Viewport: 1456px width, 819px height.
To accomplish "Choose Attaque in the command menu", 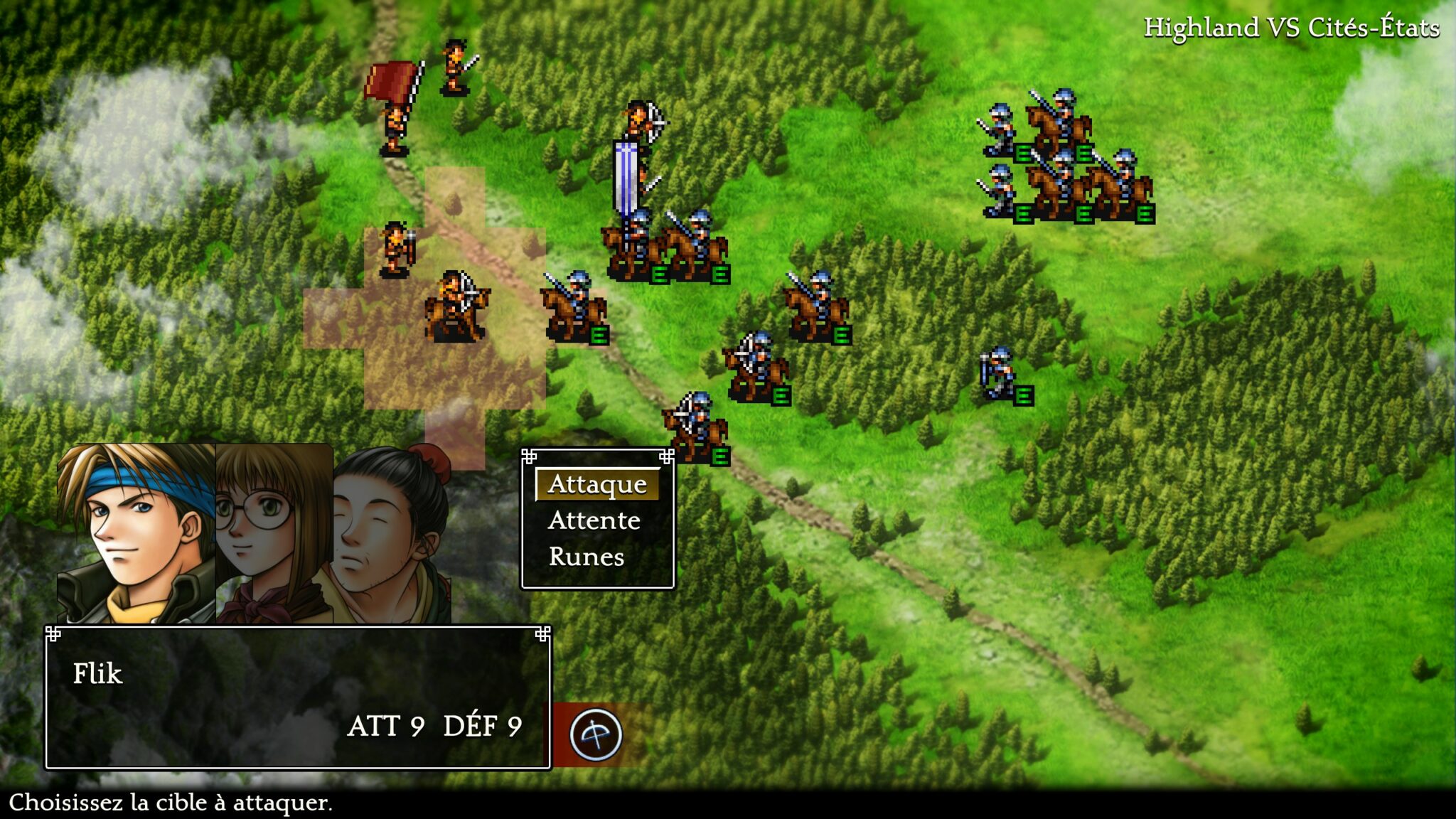I will tap(597, 484).
